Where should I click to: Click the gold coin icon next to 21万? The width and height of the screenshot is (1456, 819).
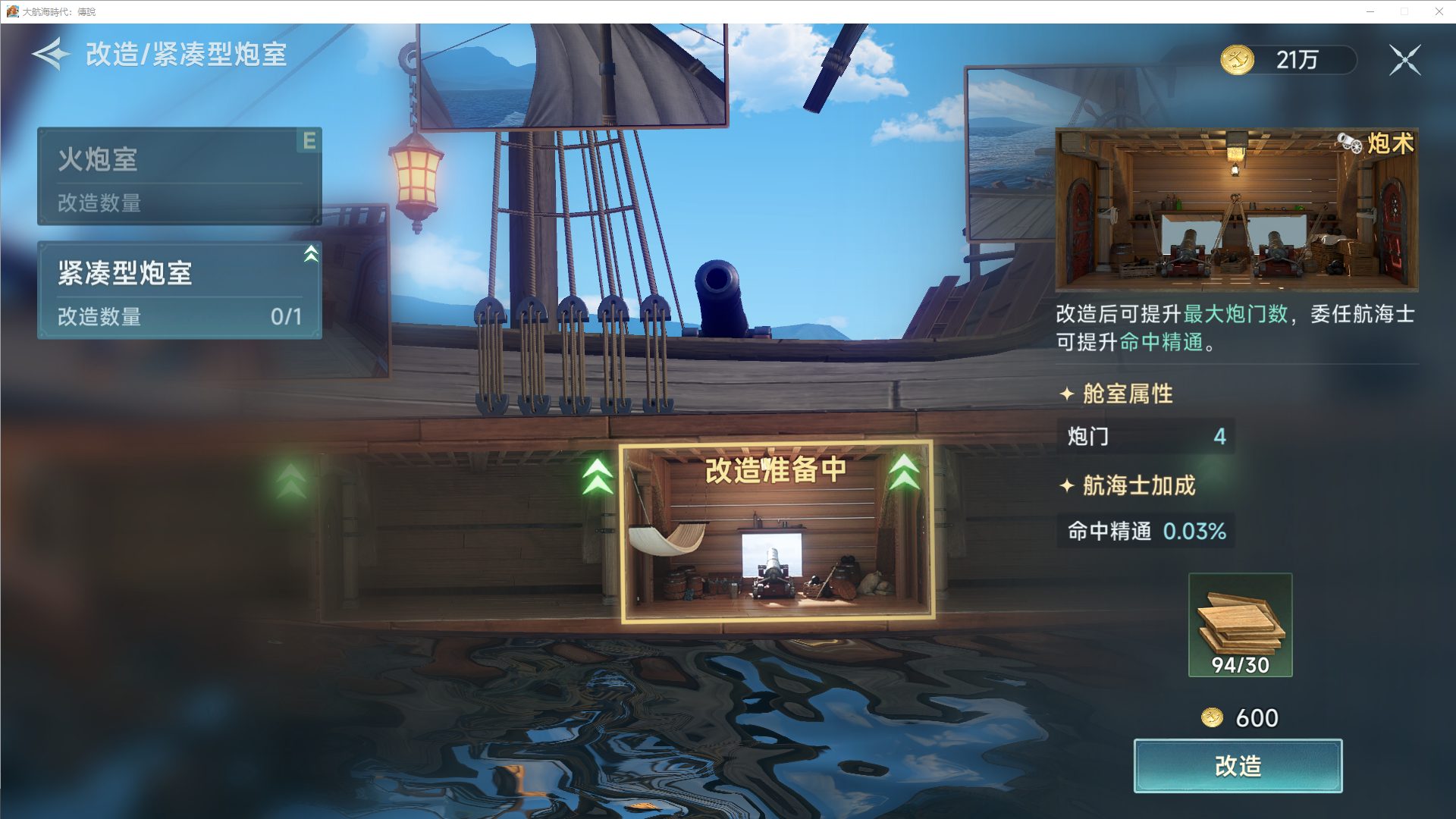click(1238, 58)
